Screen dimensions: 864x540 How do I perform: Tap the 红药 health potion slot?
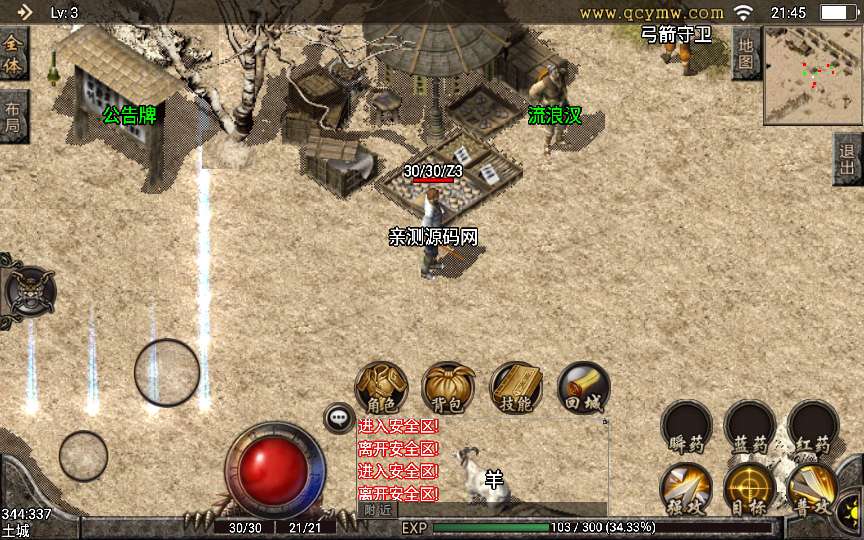coord(812,426)
